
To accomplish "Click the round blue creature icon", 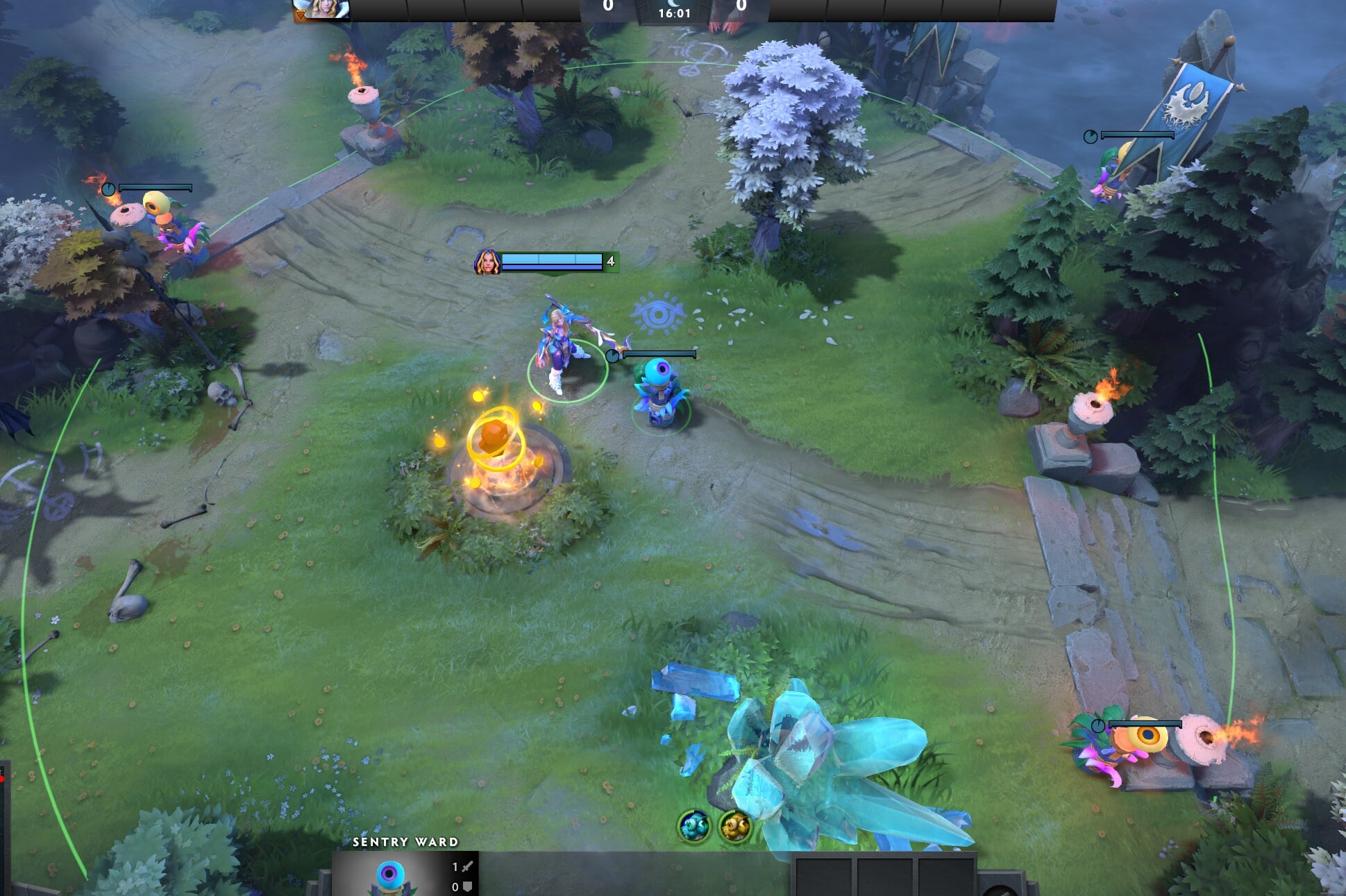I will pyautogui.click(x=693, y=826).
